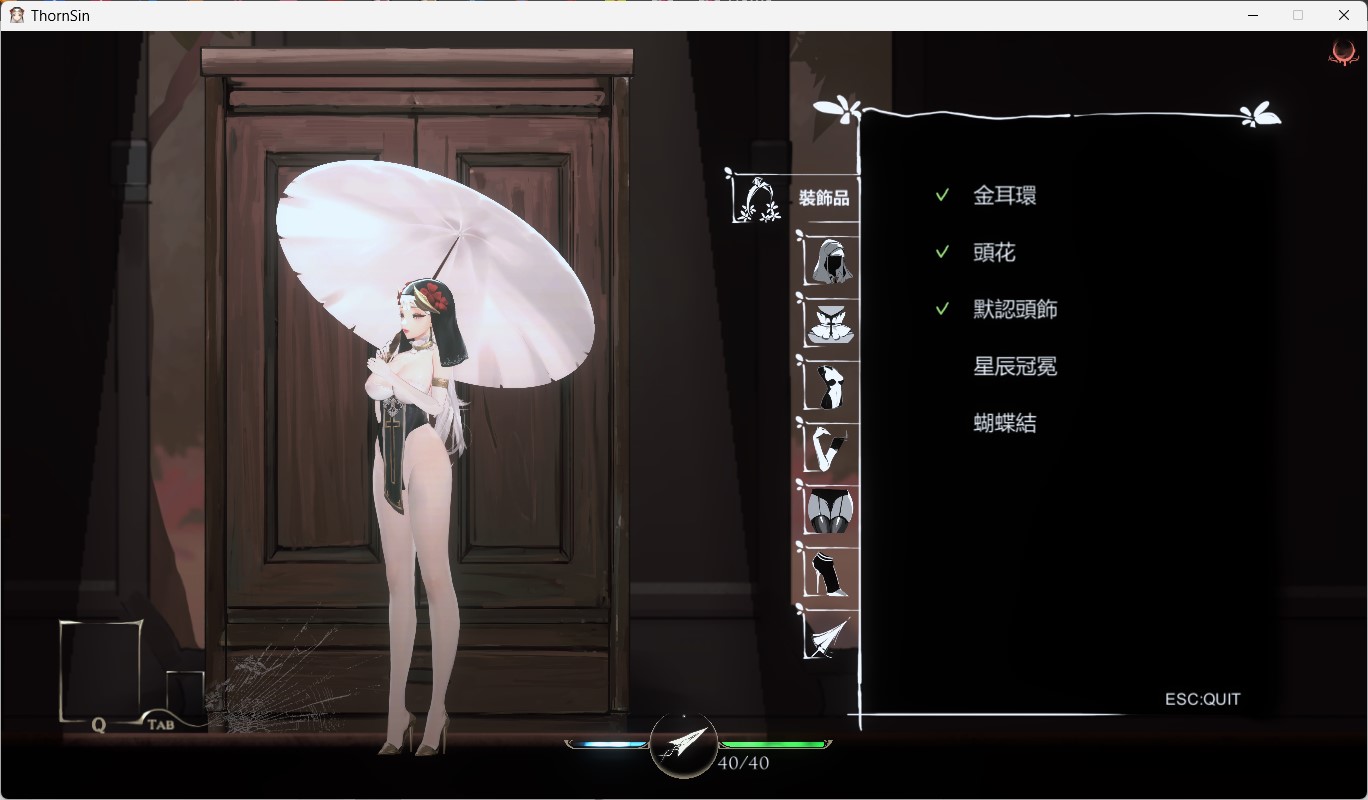Select the high-heel shoes category
Image resolution: width=1368 pixels, height=800 pixels.
pyautogui.click(x=830, y=572)
